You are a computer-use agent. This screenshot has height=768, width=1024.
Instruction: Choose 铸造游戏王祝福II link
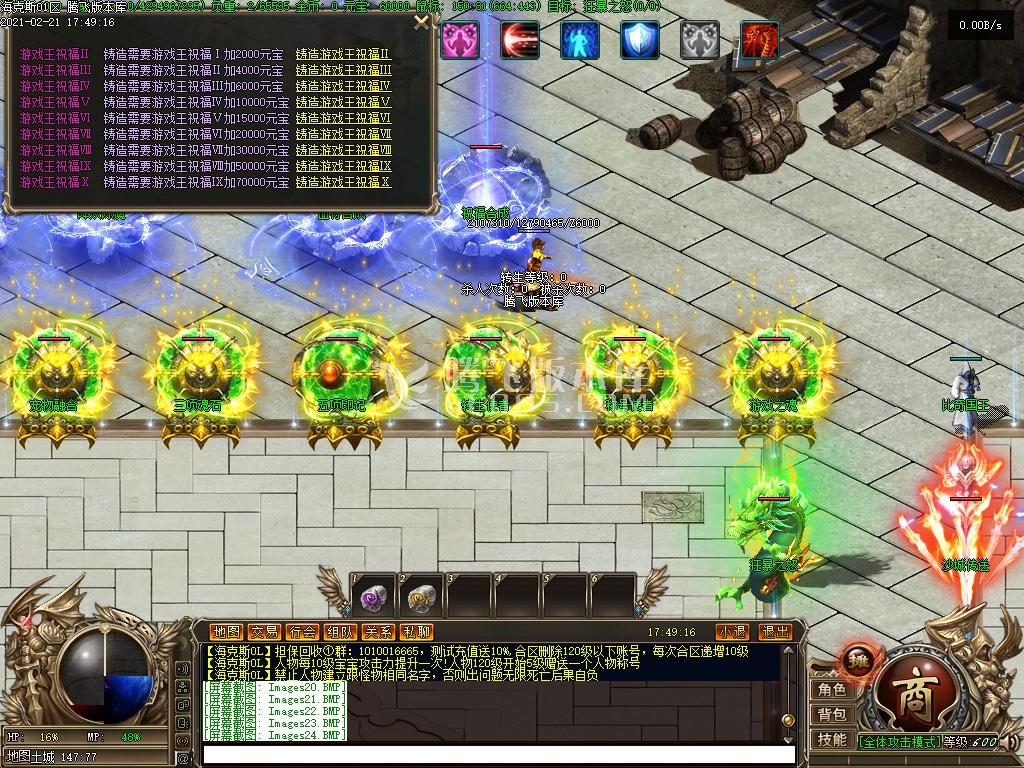(342, 54)
